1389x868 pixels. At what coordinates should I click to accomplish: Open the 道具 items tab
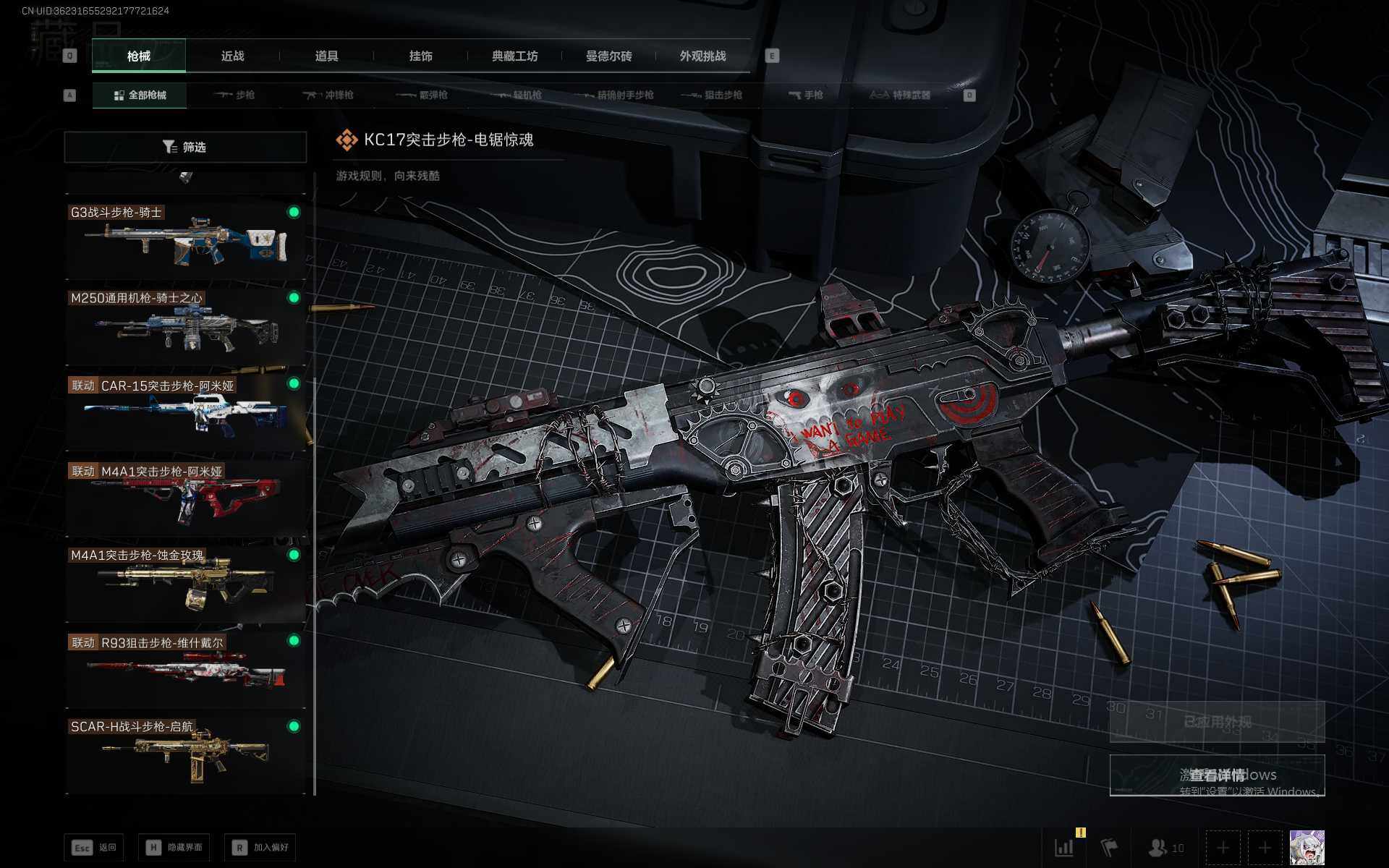pyautogui.click(x=326, y=56)
